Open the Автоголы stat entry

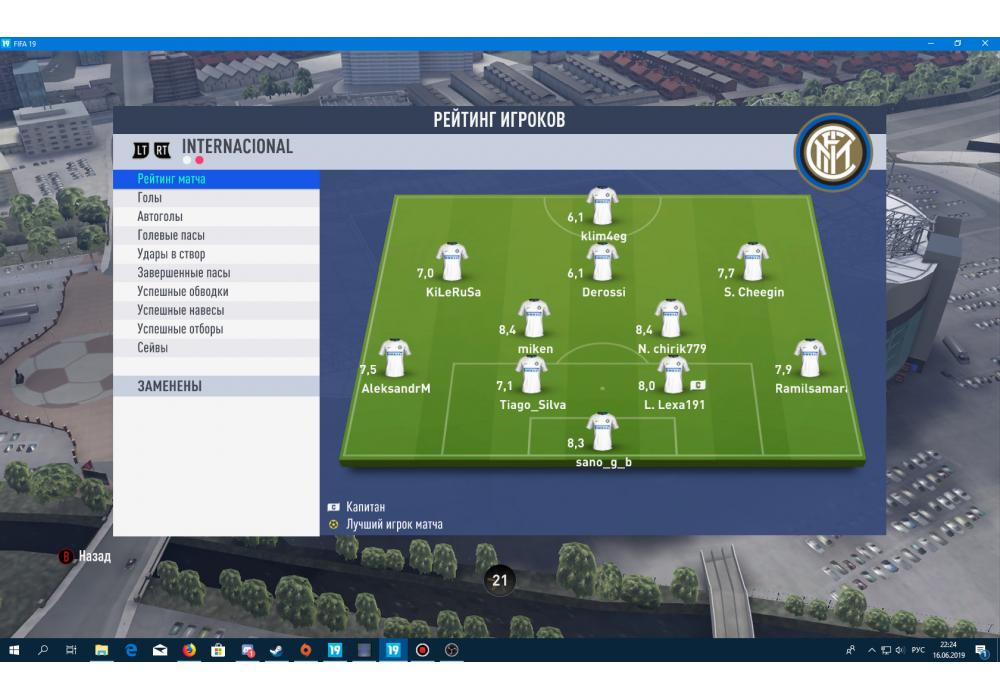(216, 217)
